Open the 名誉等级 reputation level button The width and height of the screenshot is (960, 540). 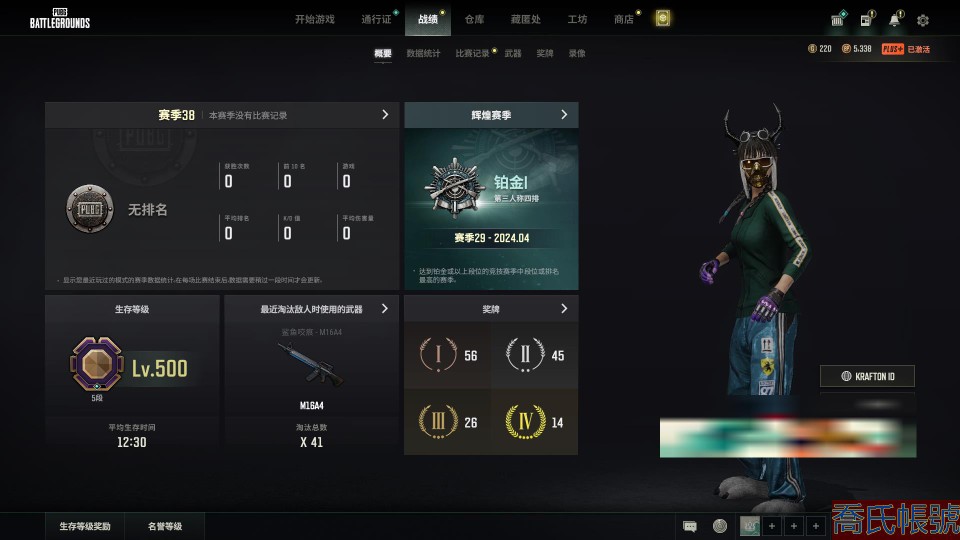click(x=165, y=526)
